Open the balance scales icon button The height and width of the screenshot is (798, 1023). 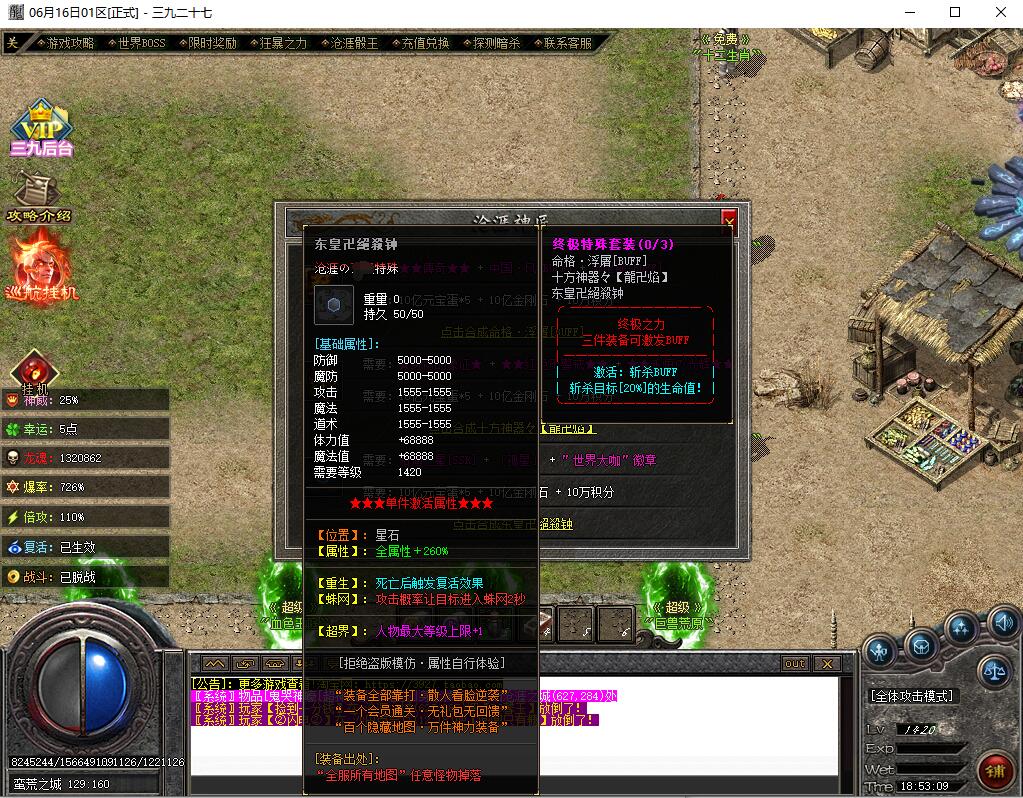pos(994,671)
